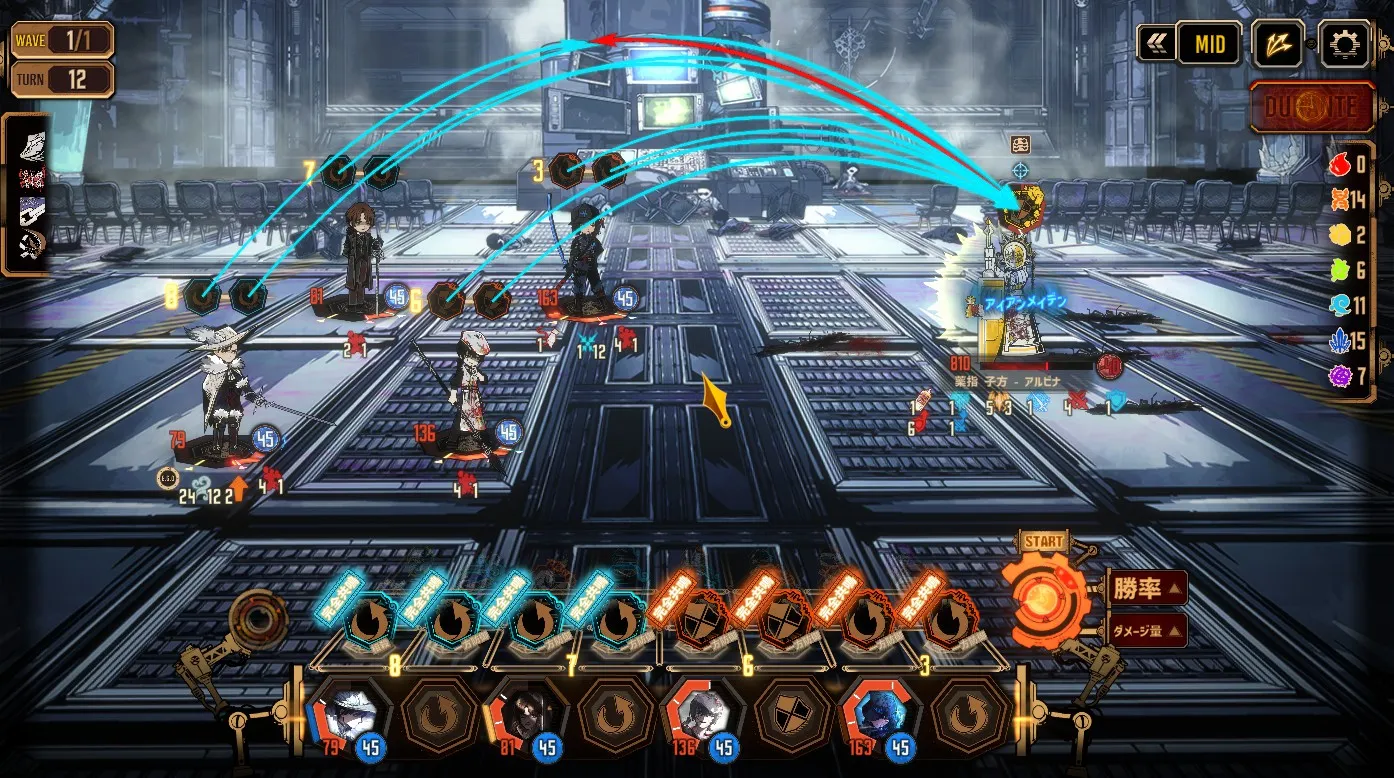Click the double chevron arrows button

pyautogui.click(x=1157, y=44)
